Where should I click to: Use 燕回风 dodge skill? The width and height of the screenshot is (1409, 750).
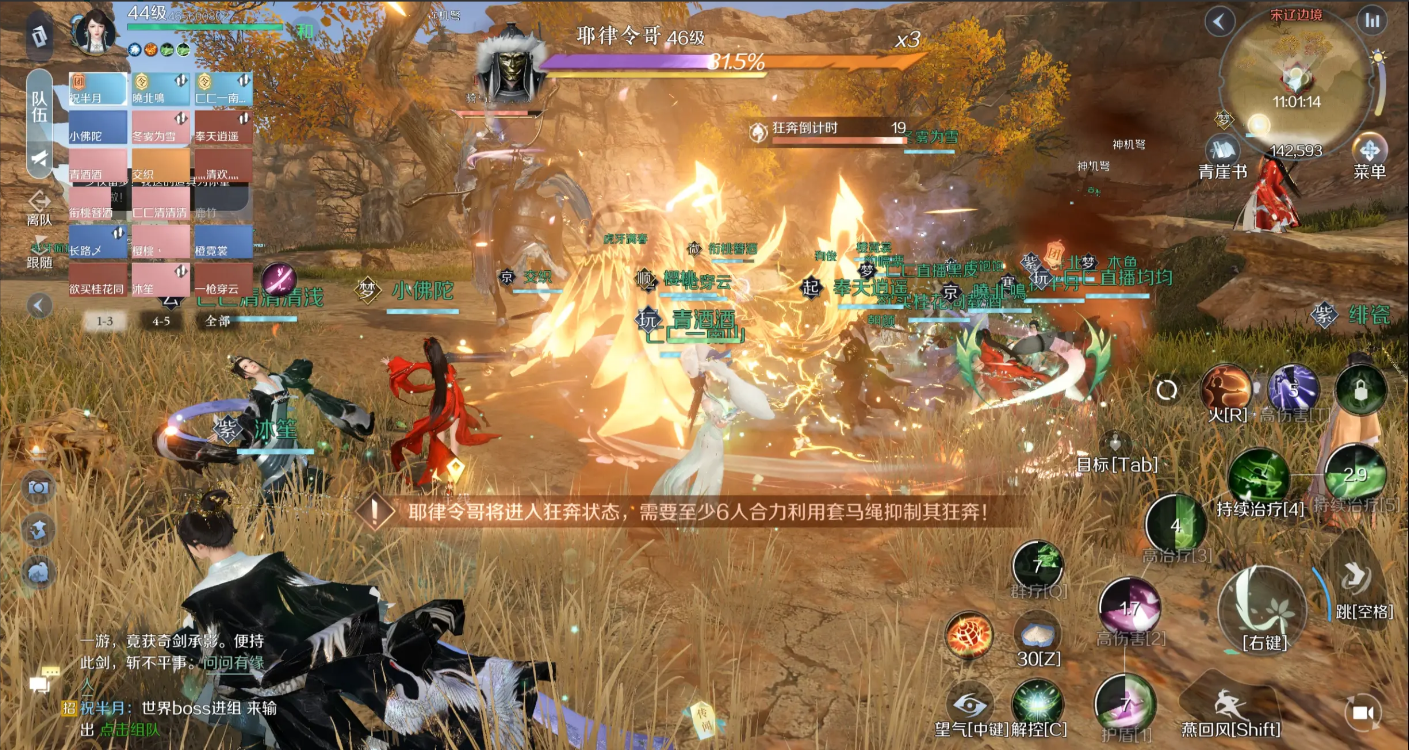coord(1229,705)
